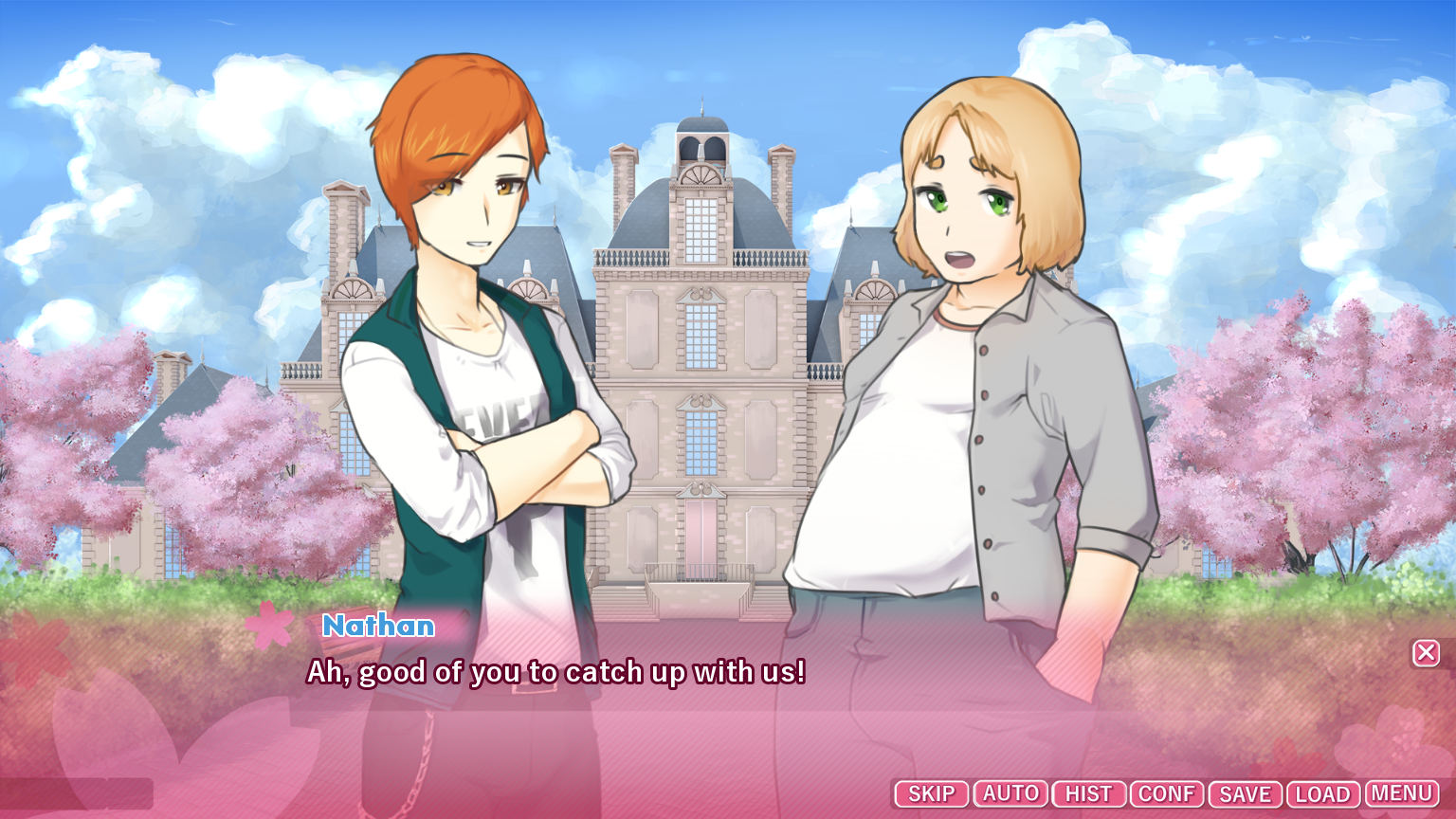Viewport: 1456px width, 819px height.
Task: Click Nathan's name label
Action: pos(378,626)
